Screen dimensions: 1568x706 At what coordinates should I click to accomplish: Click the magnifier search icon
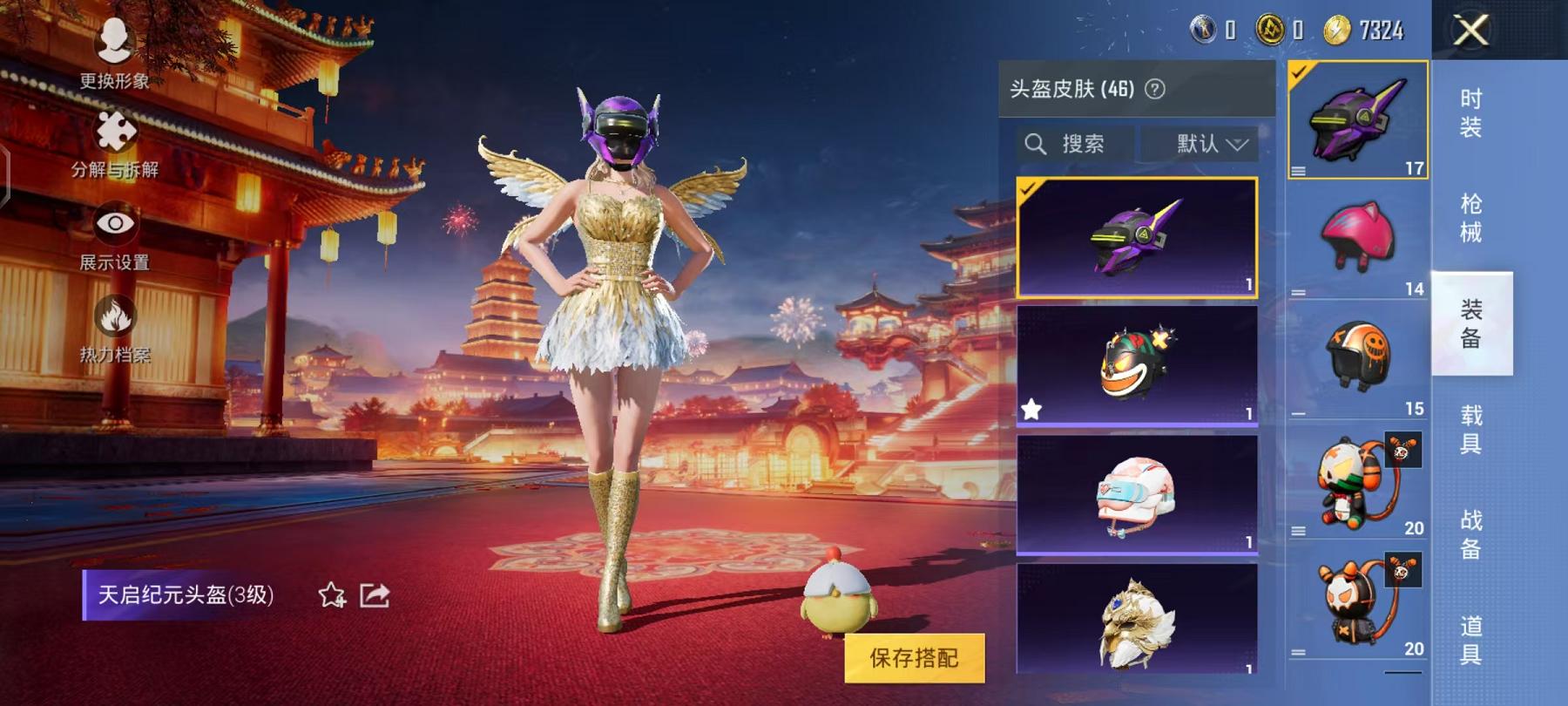tap(1037, 144)
